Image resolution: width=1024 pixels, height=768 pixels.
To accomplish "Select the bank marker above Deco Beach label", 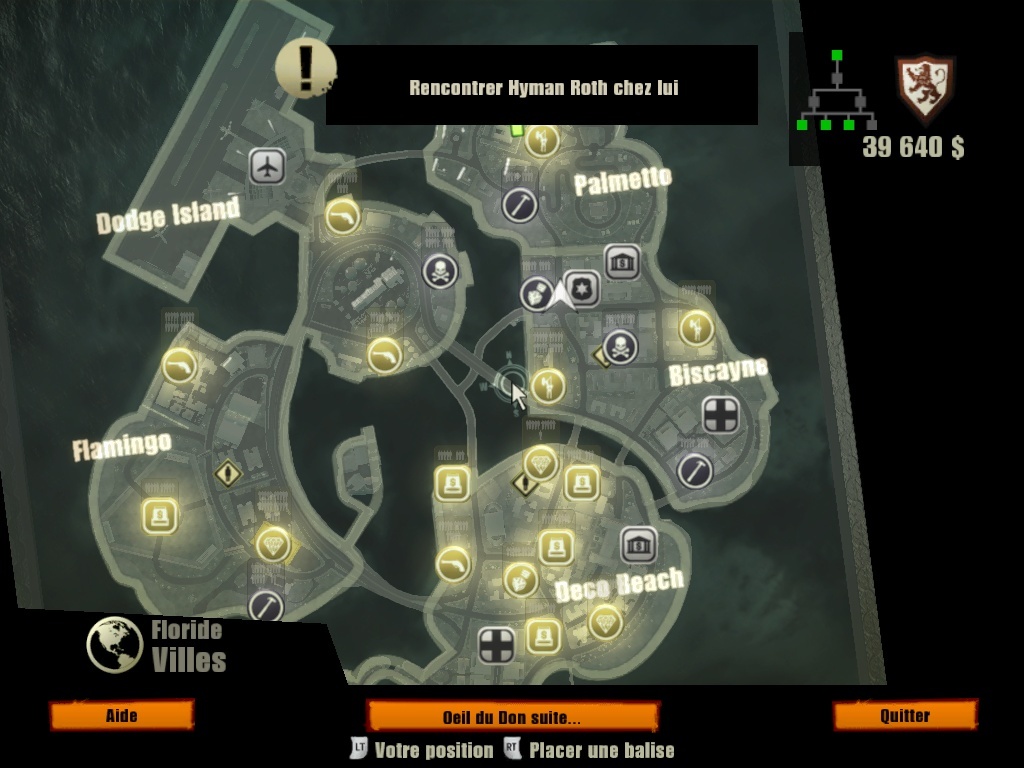I will tap(638, 545).
